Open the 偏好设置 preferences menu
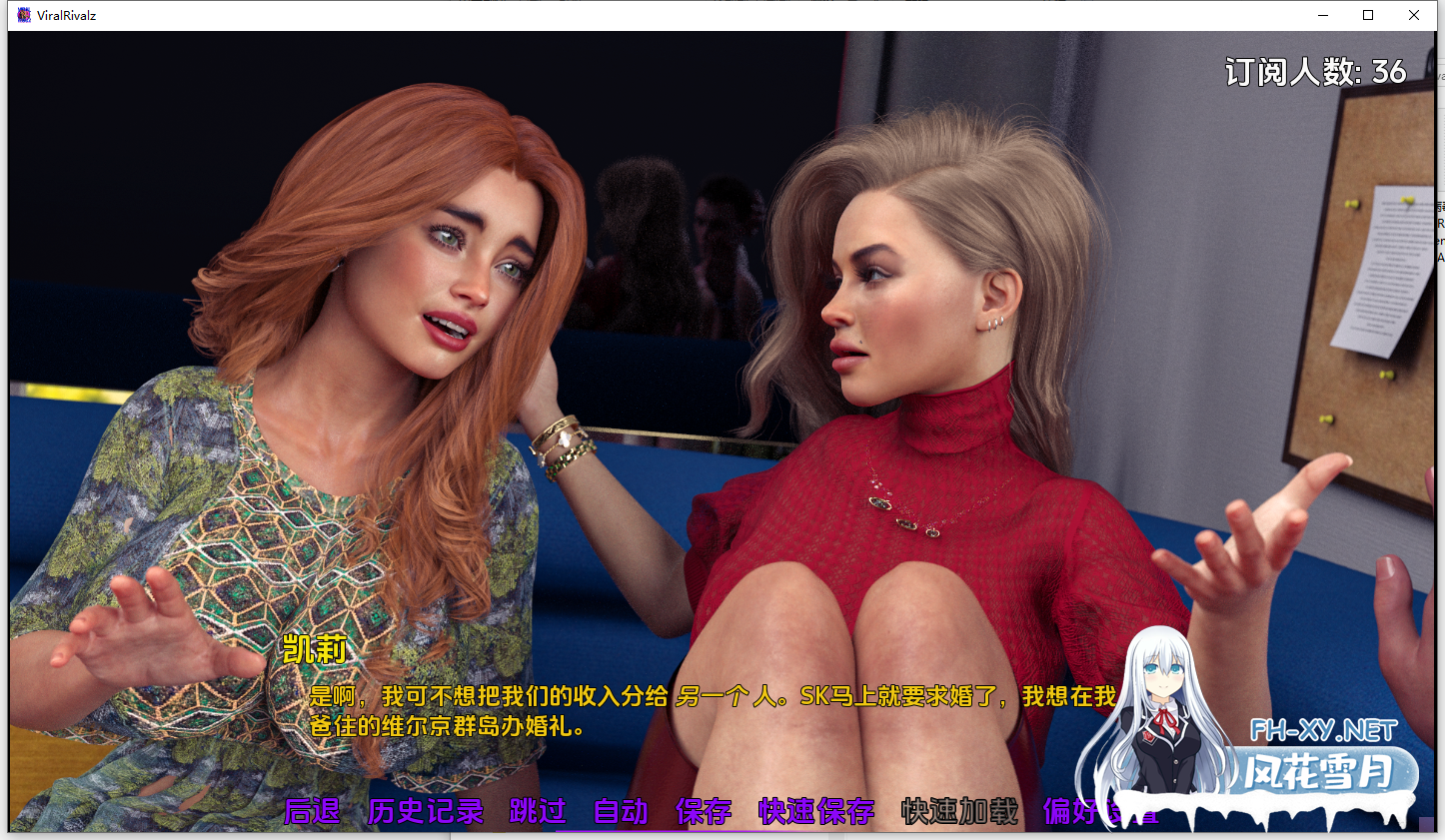The image size is (1445, 840). click(1099, 812)
